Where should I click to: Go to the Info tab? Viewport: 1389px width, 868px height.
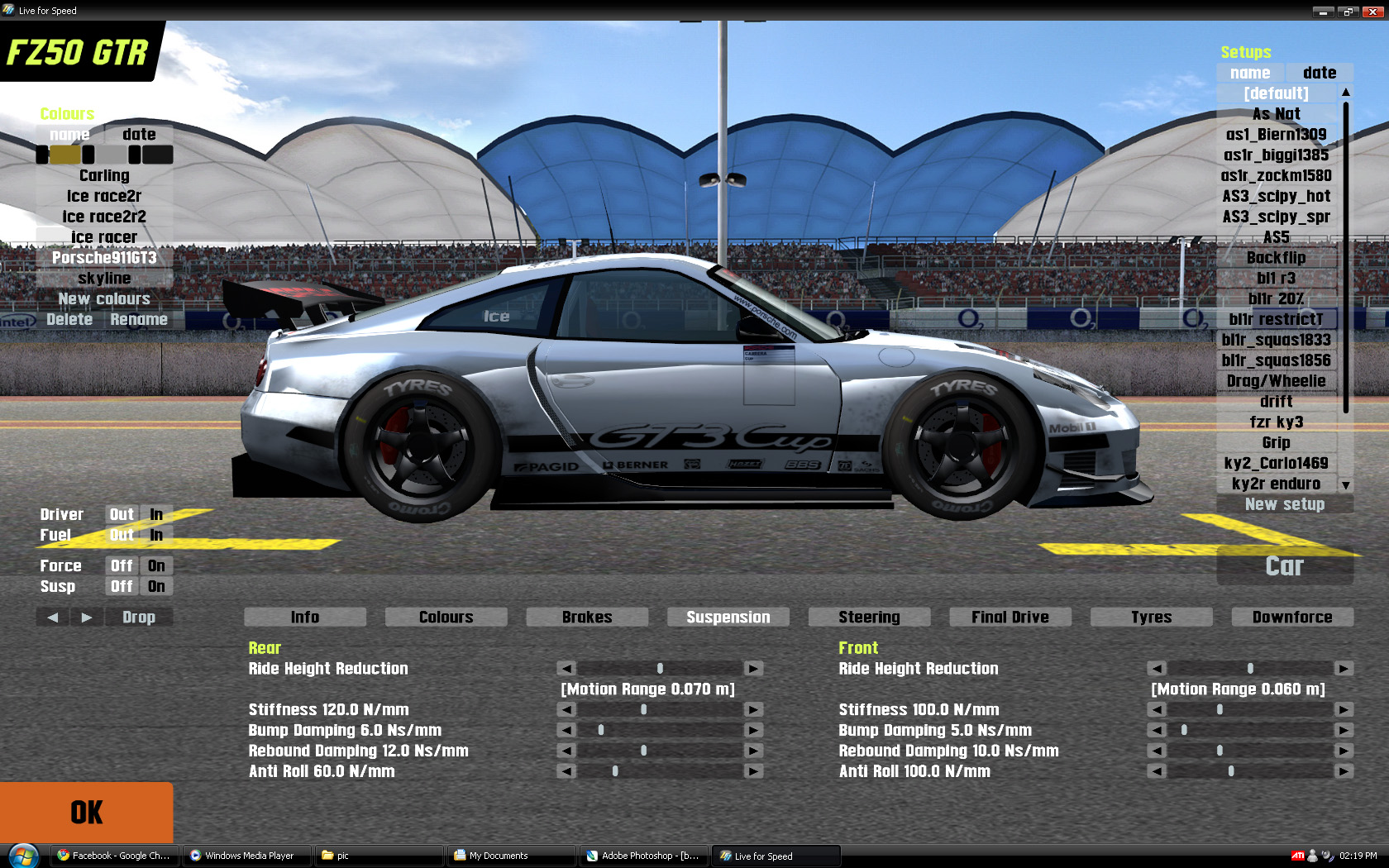coord(304,617)
